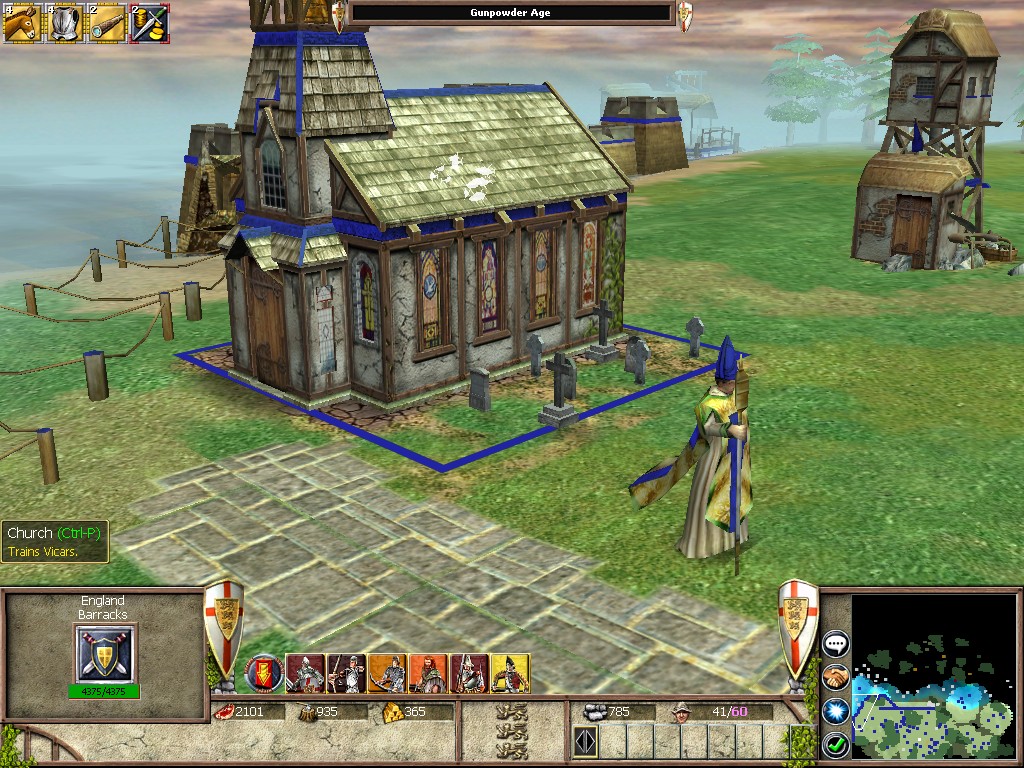
Task: Train the yellow-background soldier unit
Action: [x=510, y=673]
